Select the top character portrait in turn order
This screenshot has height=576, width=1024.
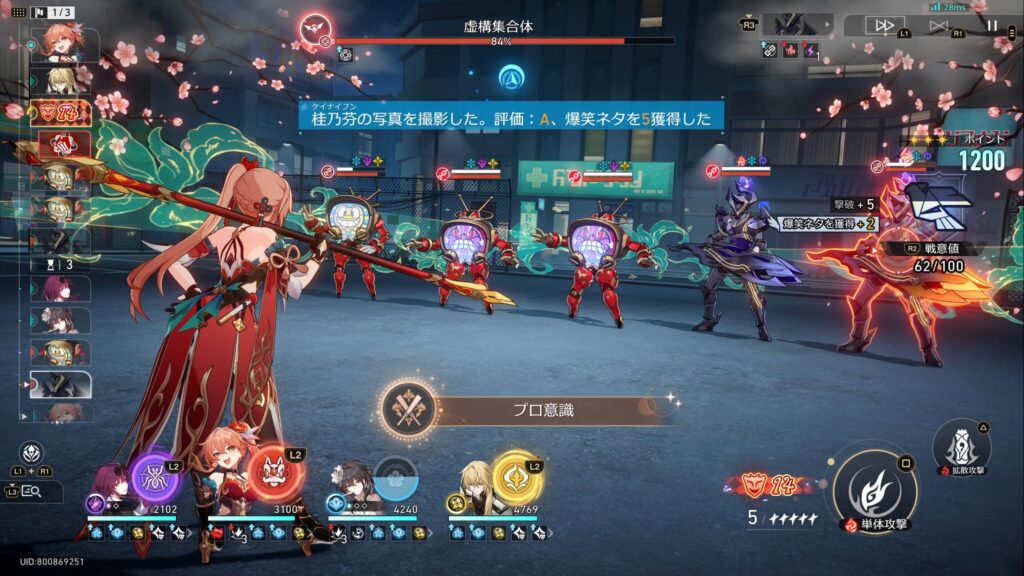point(62,43)
